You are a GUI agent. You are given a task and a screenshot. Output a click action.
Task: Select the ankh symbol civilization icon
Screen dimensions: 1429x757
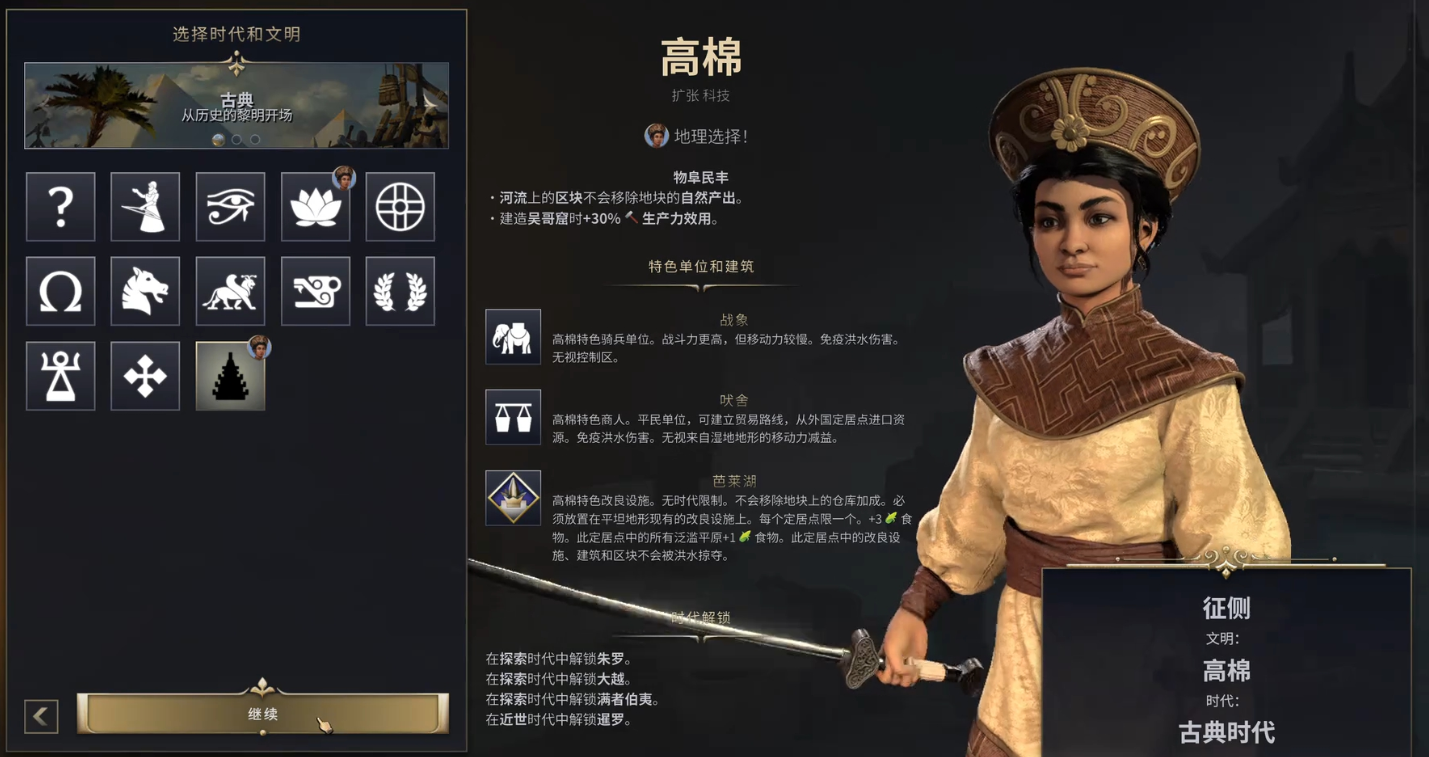click(60, 375)
